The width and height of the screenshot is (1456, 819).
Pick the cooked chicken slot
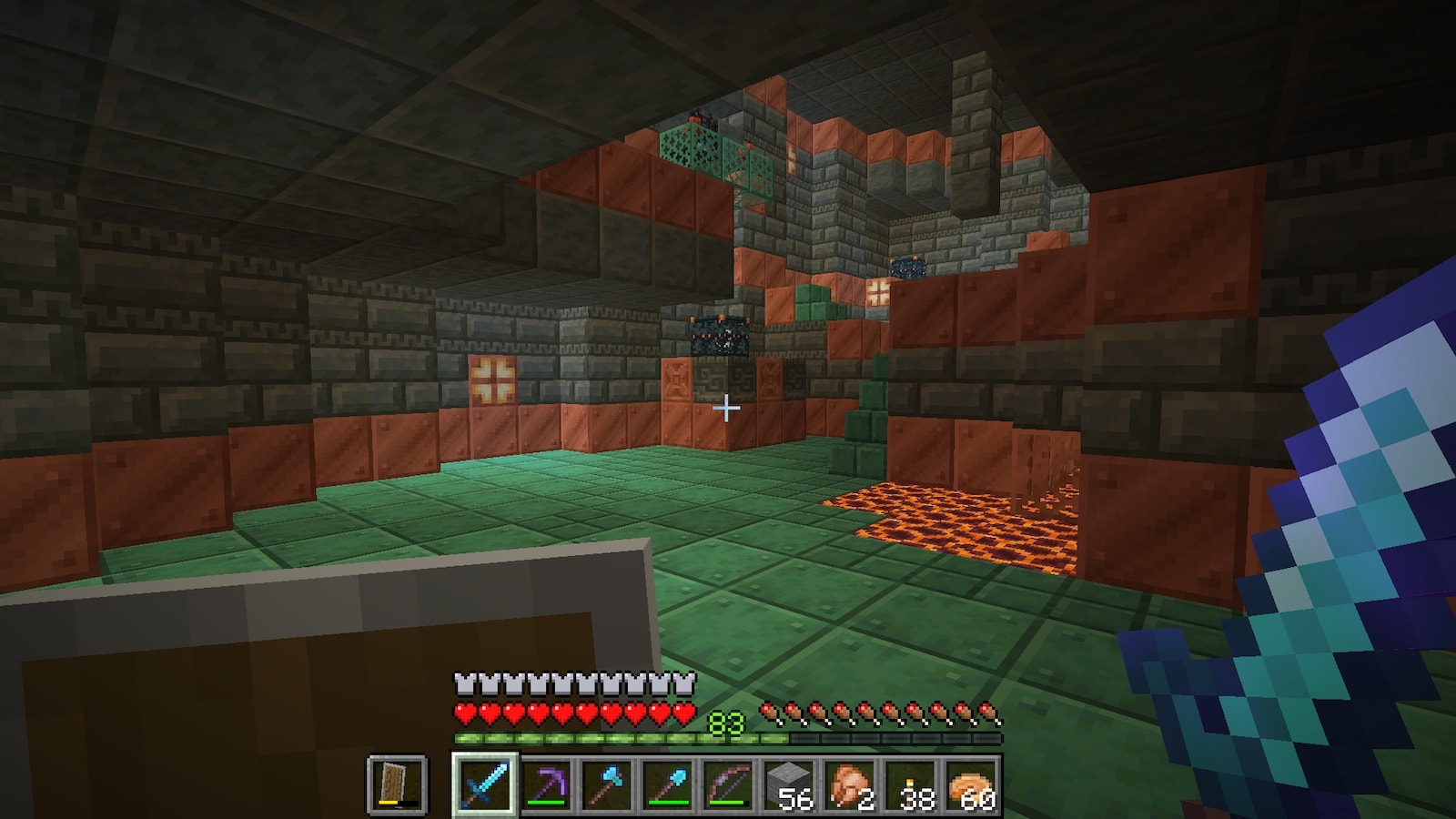coord(852,784)
